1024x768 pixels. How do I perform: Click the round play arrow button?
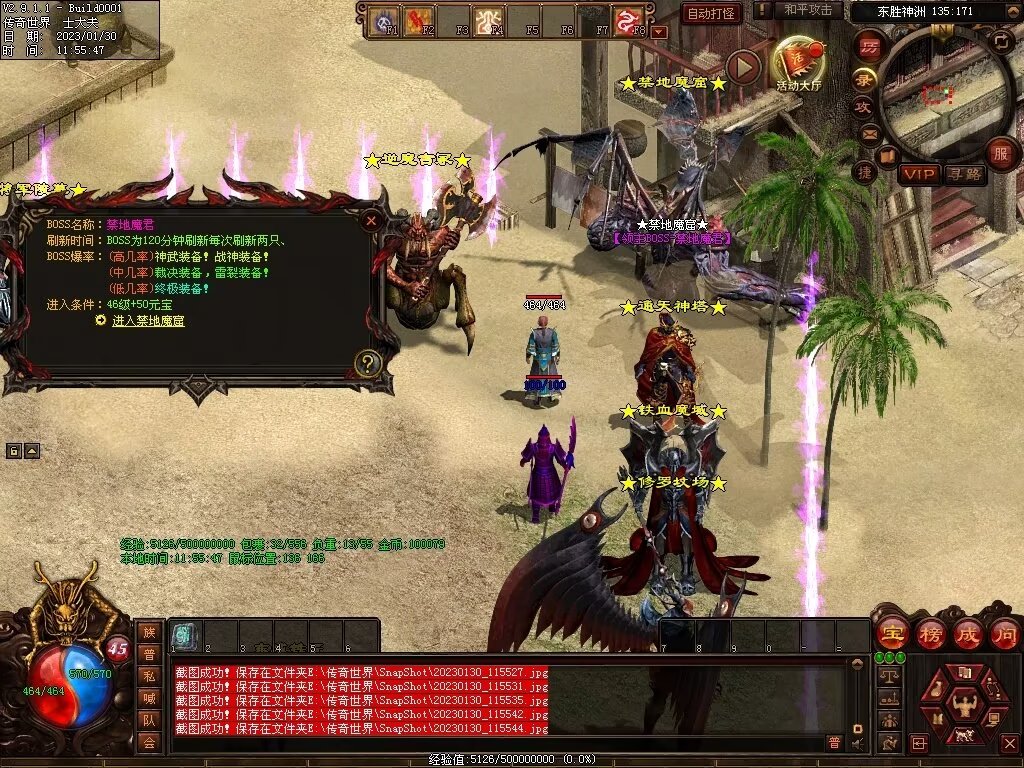click(x=743, y=67)
